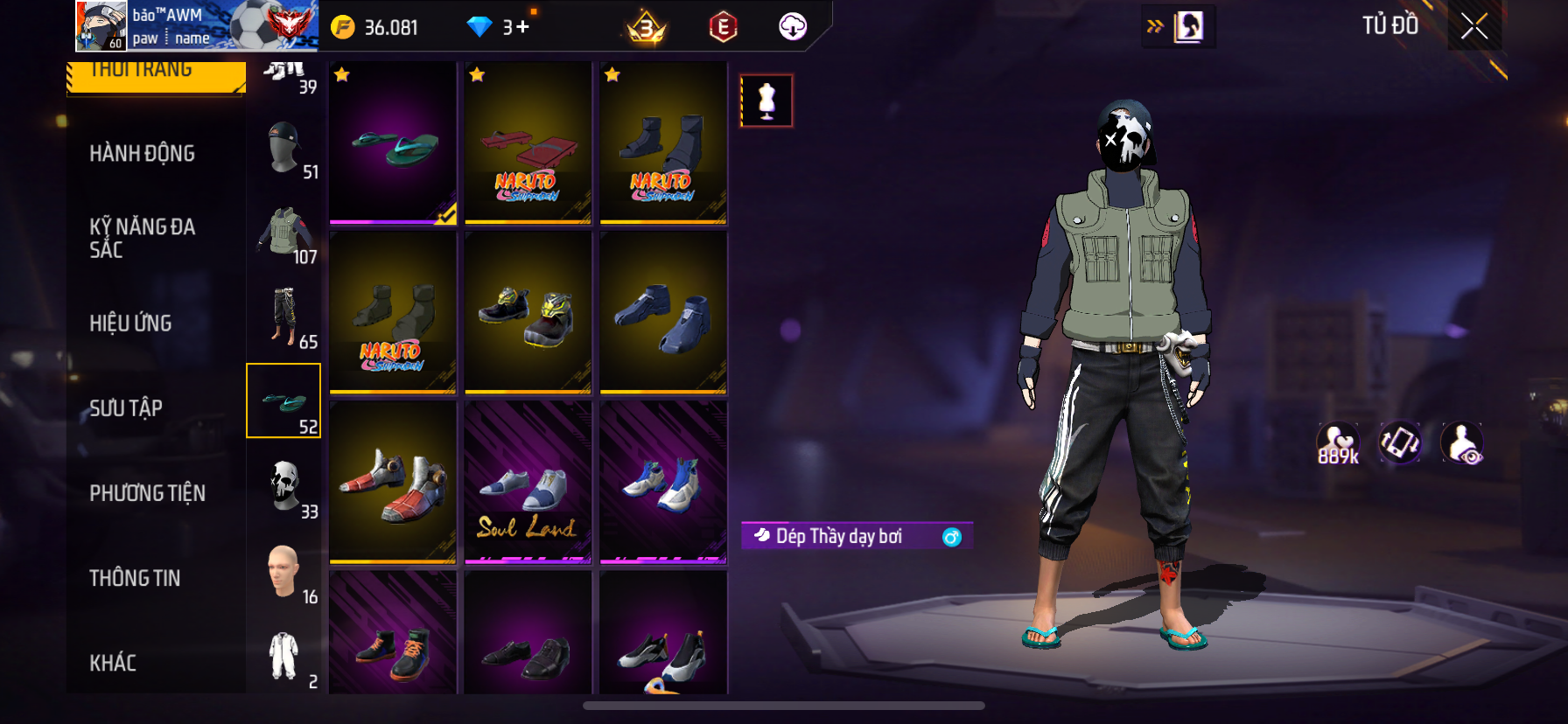
Task: Select the Phương Tiện menu entry
Action: [x=147, y=493]
